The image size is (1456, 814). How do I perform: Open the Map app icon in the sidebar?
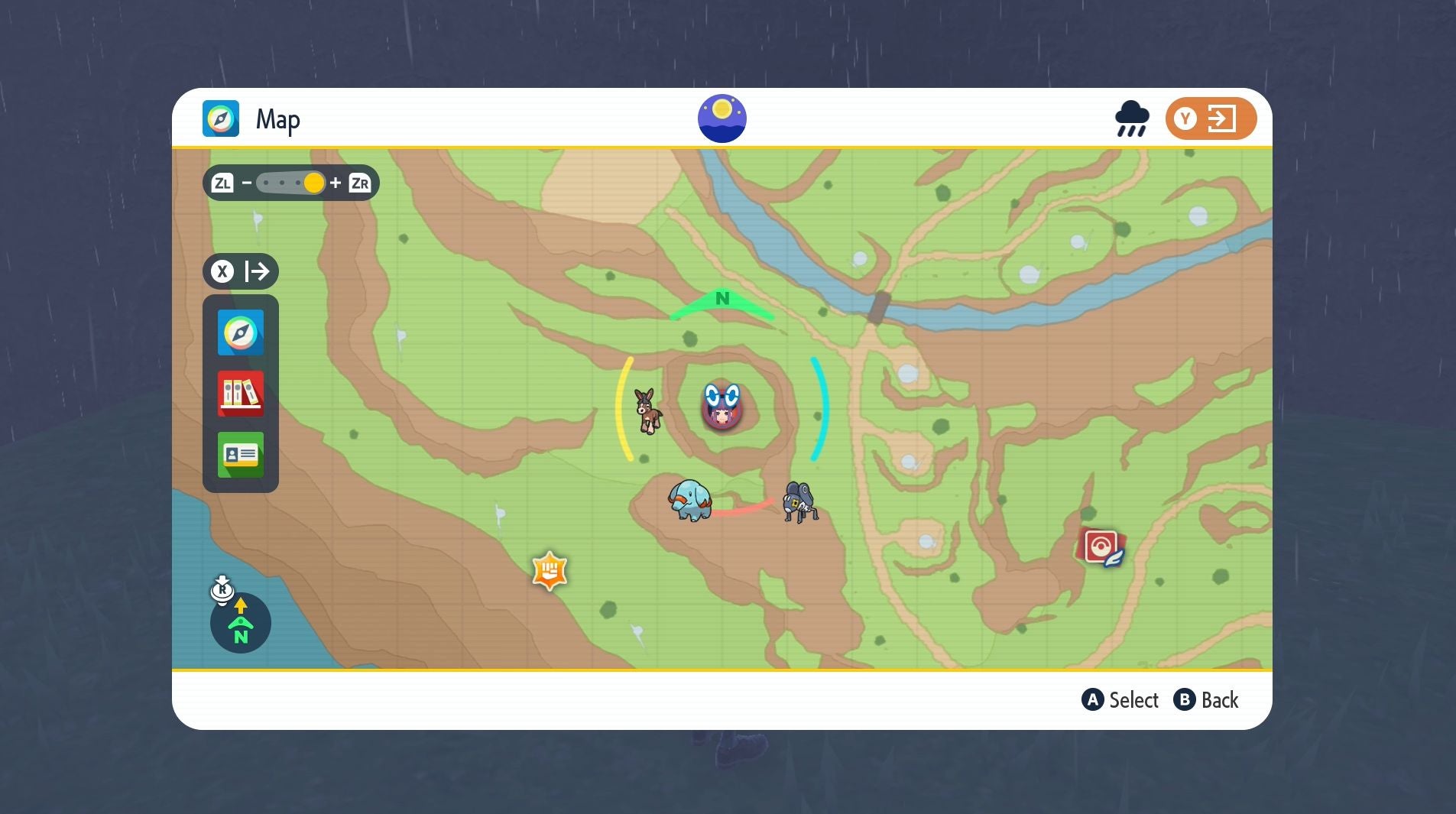240,332
